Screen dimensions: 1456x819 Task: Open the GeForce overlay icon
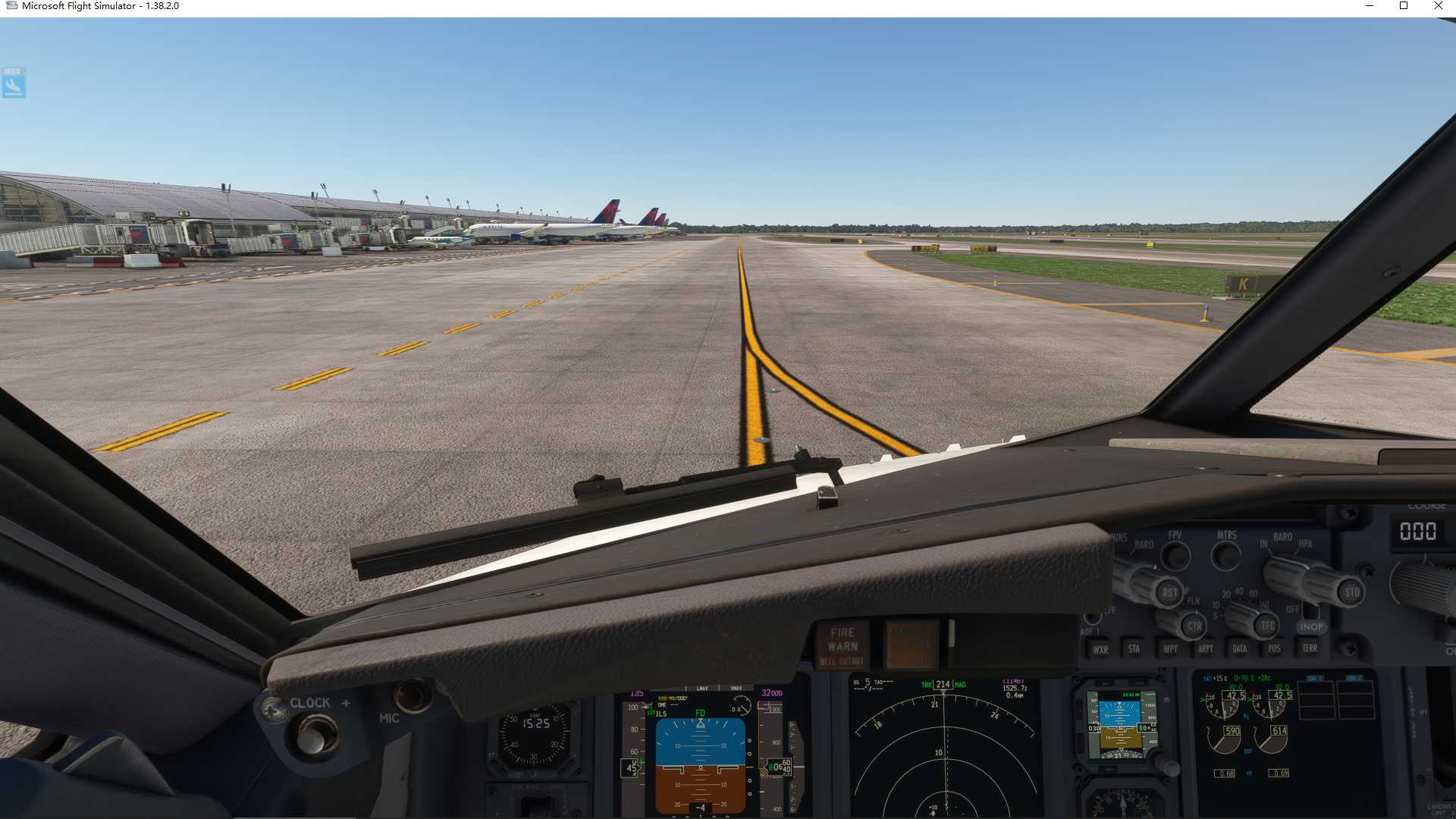(x=13, y=84)
